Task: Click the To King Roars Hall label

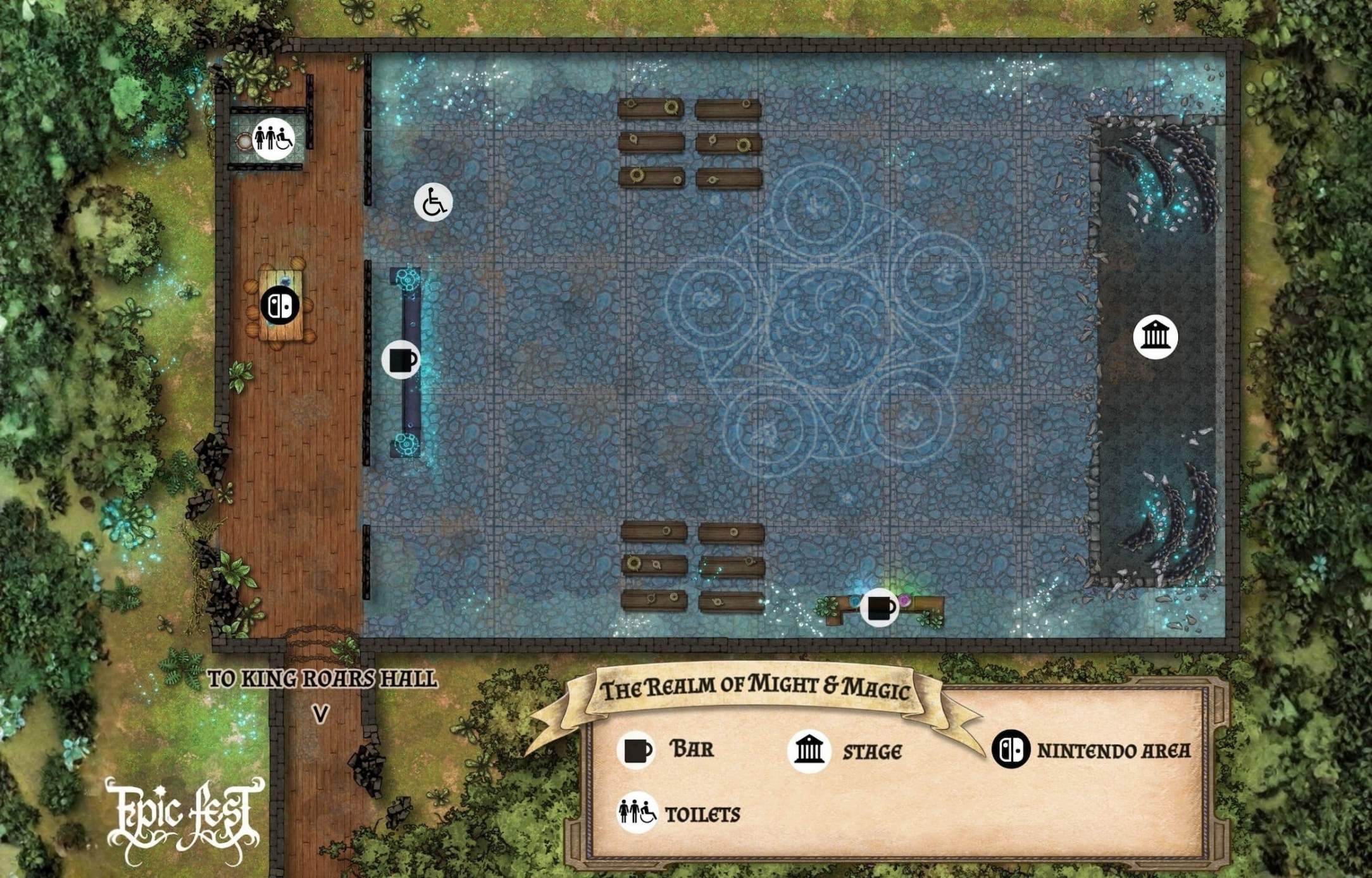Action: pos(322,679)
